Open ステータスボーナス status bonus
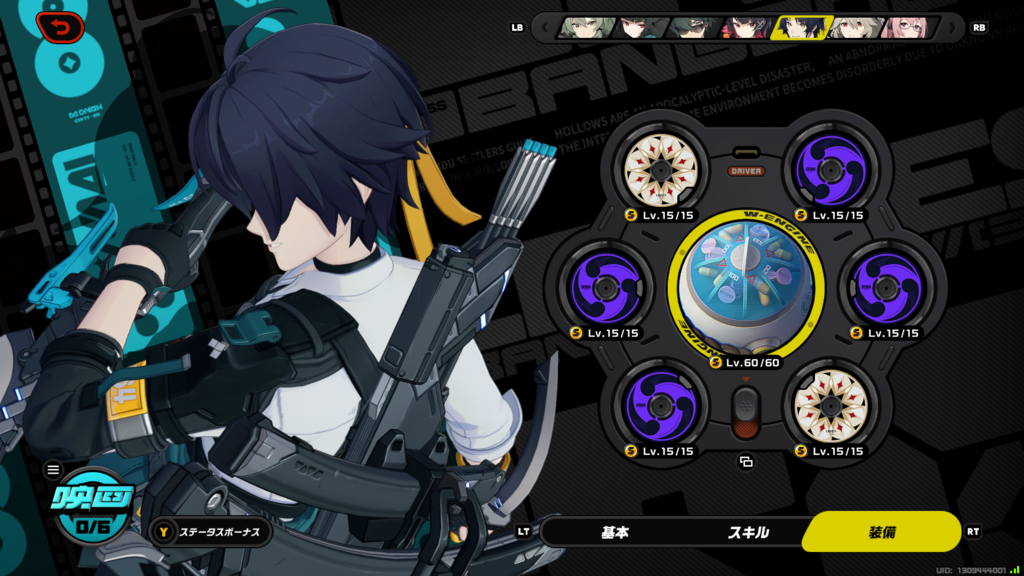Image resolution: width=1024 pixels, height=576 pixels. tap(209, 532)
